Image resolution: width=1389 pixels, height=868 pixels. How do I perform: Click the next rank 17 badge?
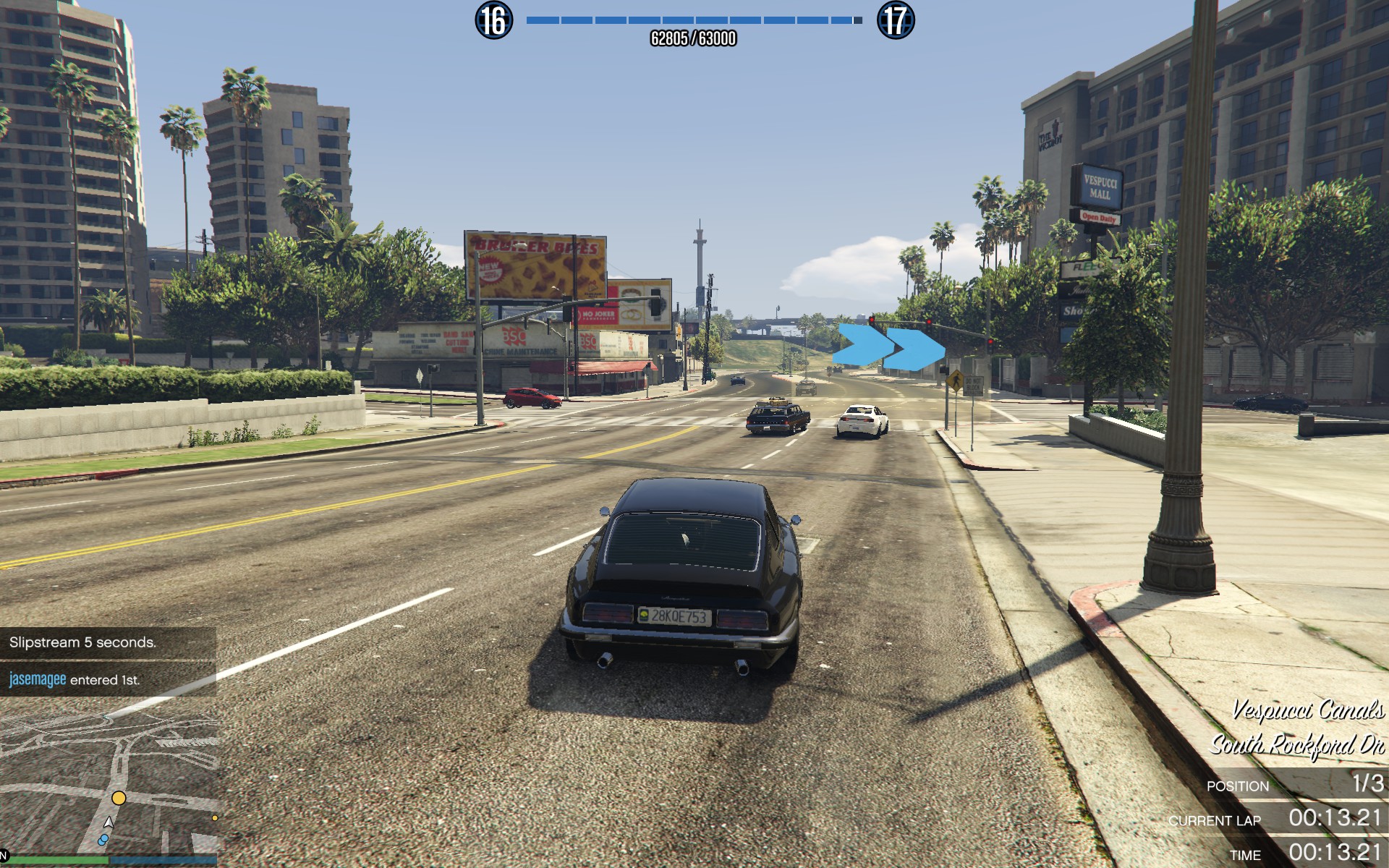[x=896, y=20]
